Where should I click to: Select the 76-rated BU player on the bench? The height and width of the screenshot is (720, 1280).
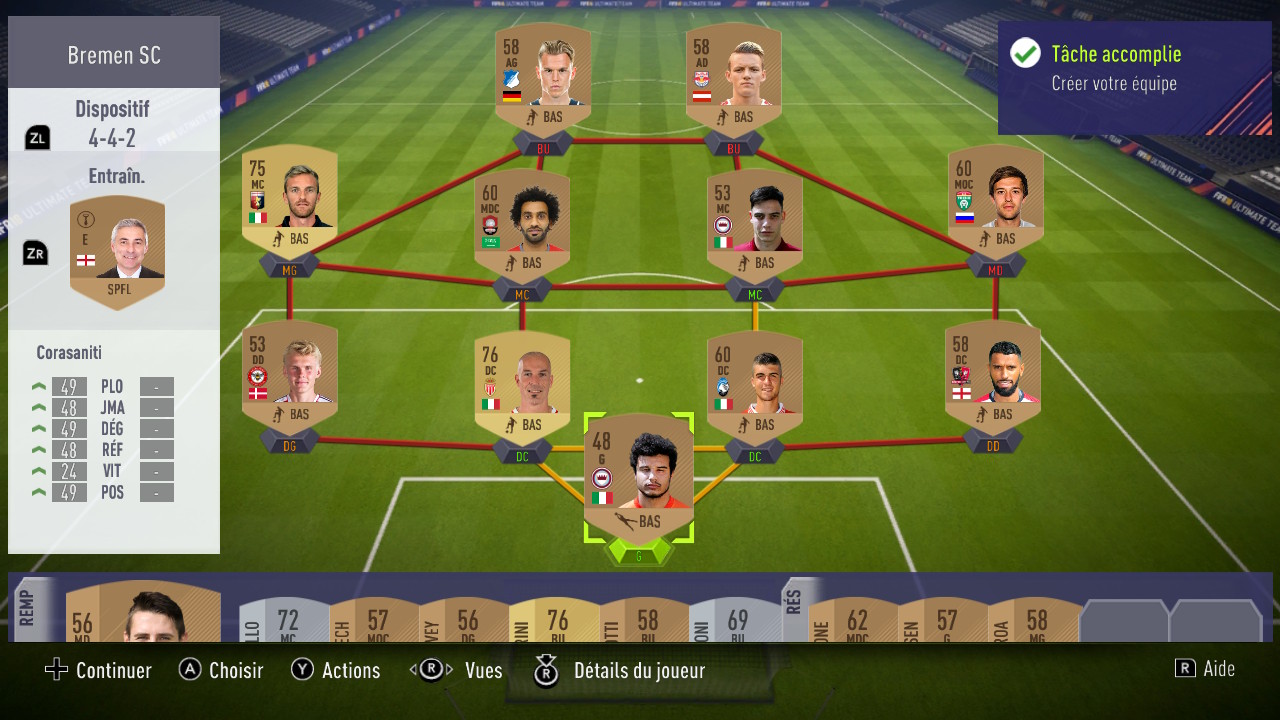558,620
